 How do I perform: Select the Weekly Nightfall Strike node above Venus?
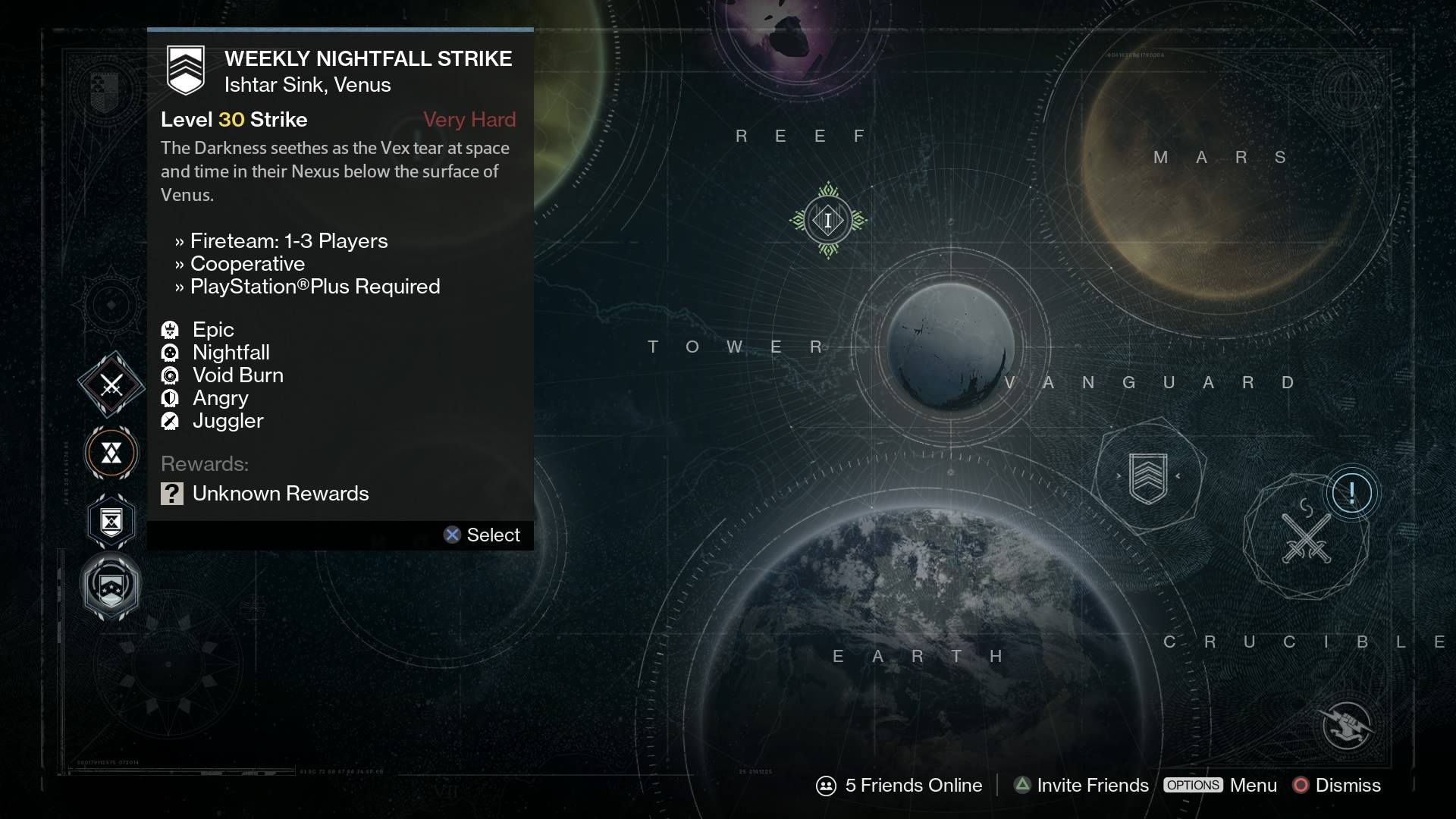[x=828, y=221]
